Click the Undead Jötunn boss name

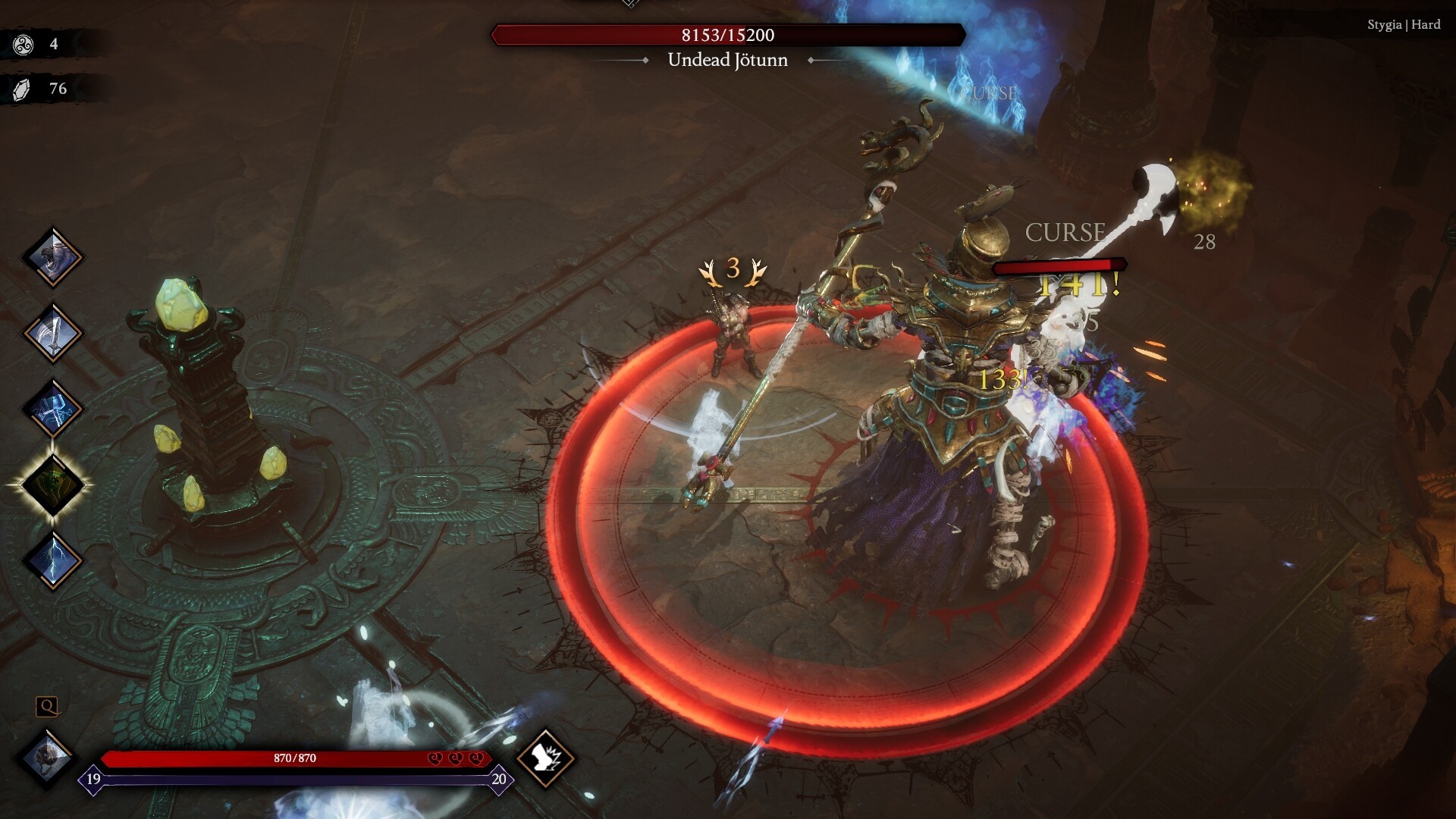pyautogui.click(x=728, y=60)
